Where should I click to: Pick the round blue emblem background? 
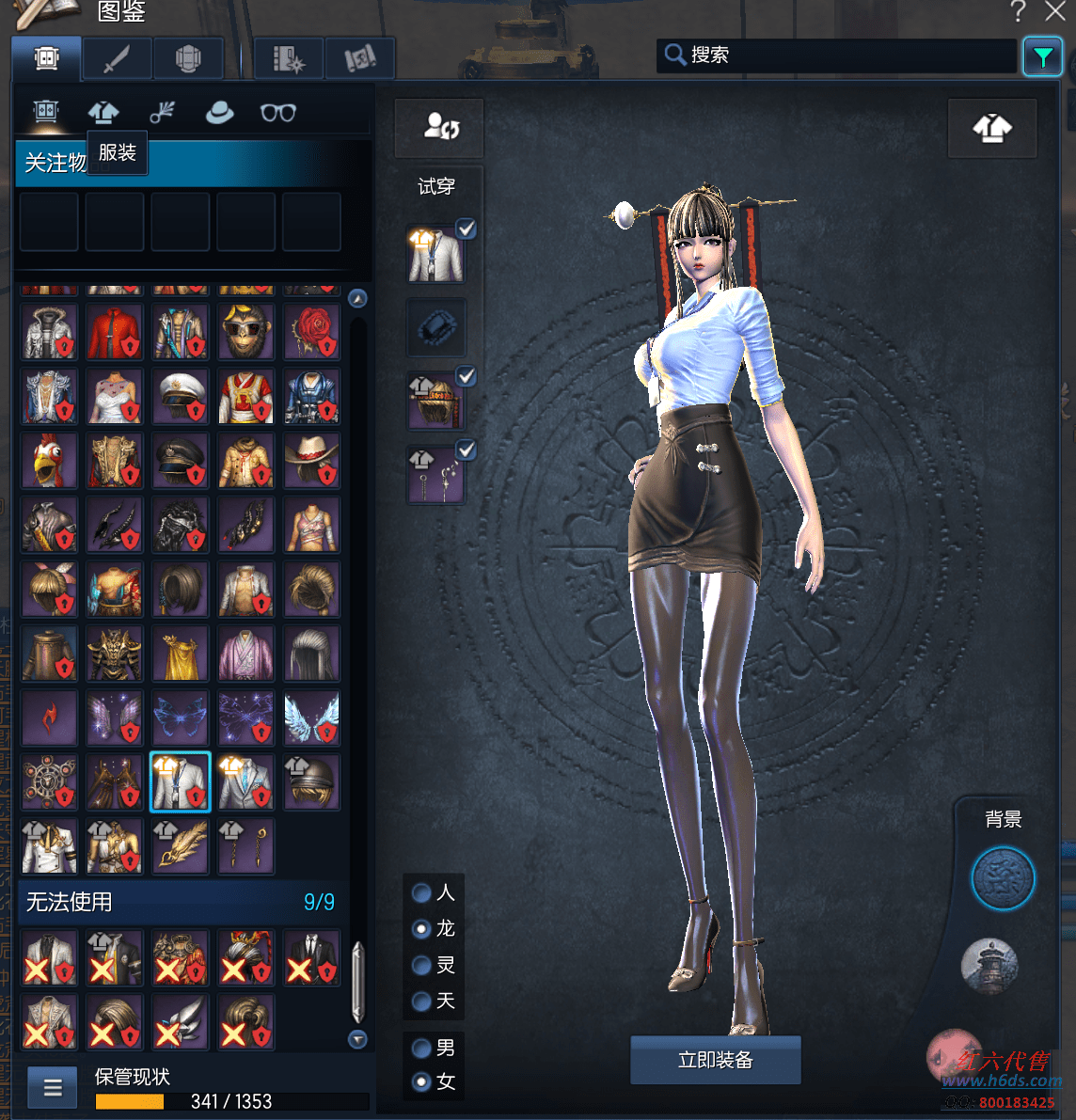1003,878
